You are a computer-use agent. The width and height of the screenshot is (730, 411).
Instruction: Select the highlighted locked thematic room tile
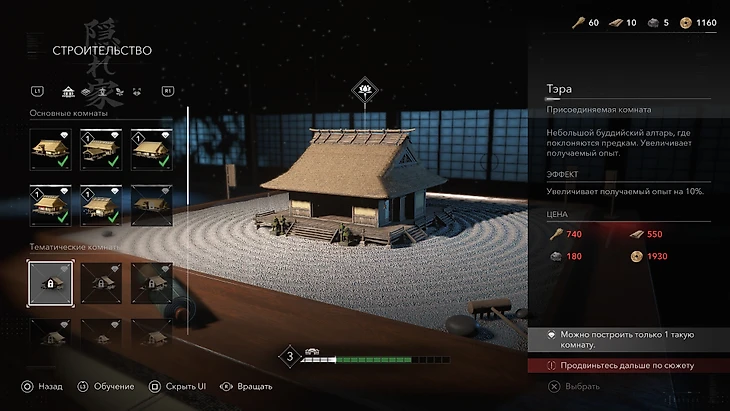49,284
